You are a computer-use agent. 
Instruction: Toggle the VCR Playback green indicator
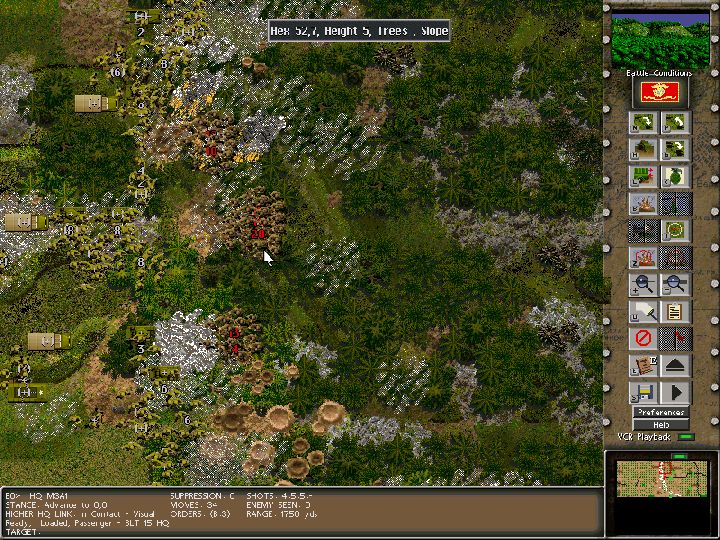click(x=686, y=437)
